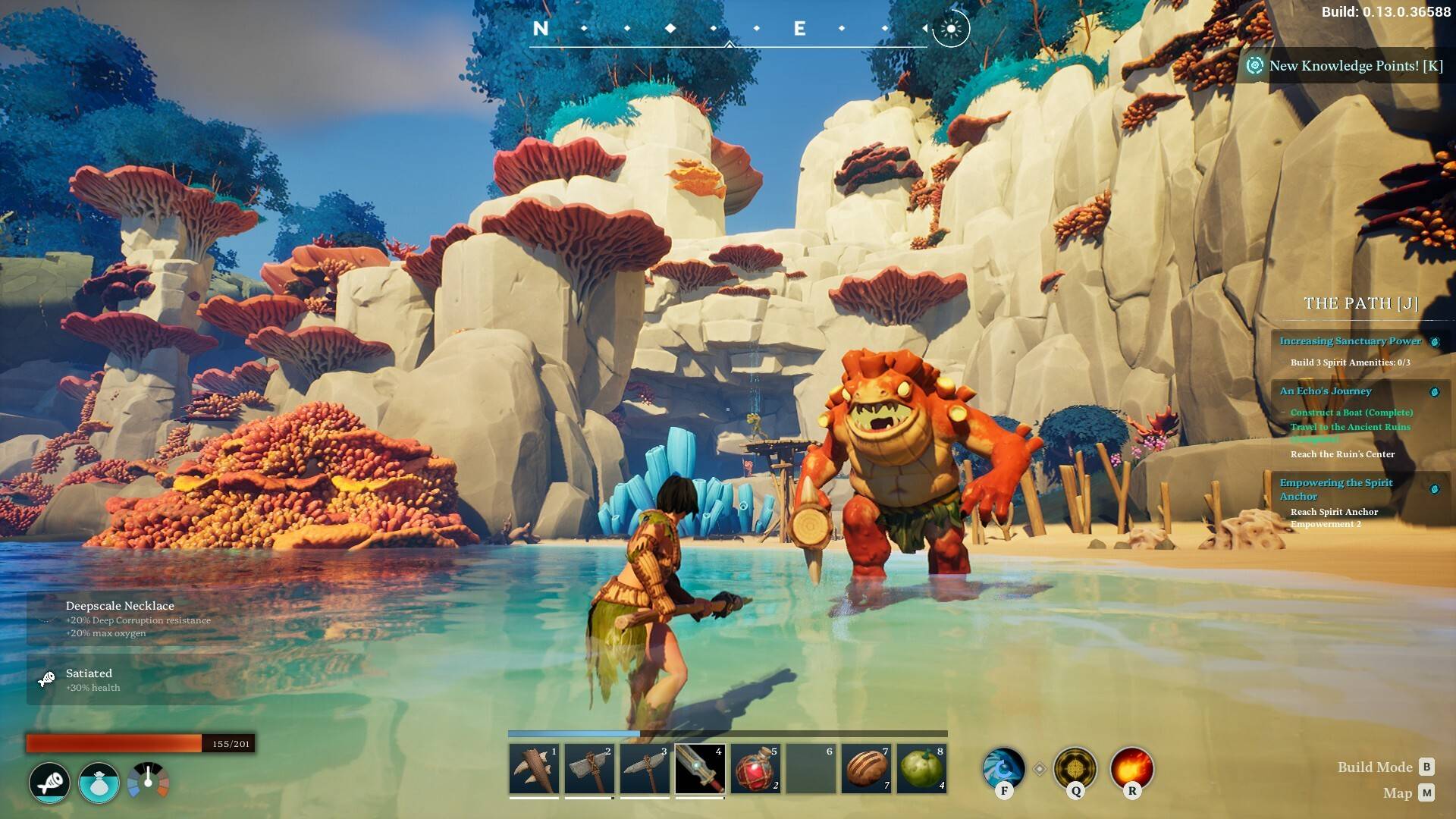This screenshot has height=819, width=1456.
Task: Equip the sword in hotbar slot 4
Action: click(700, 769)
